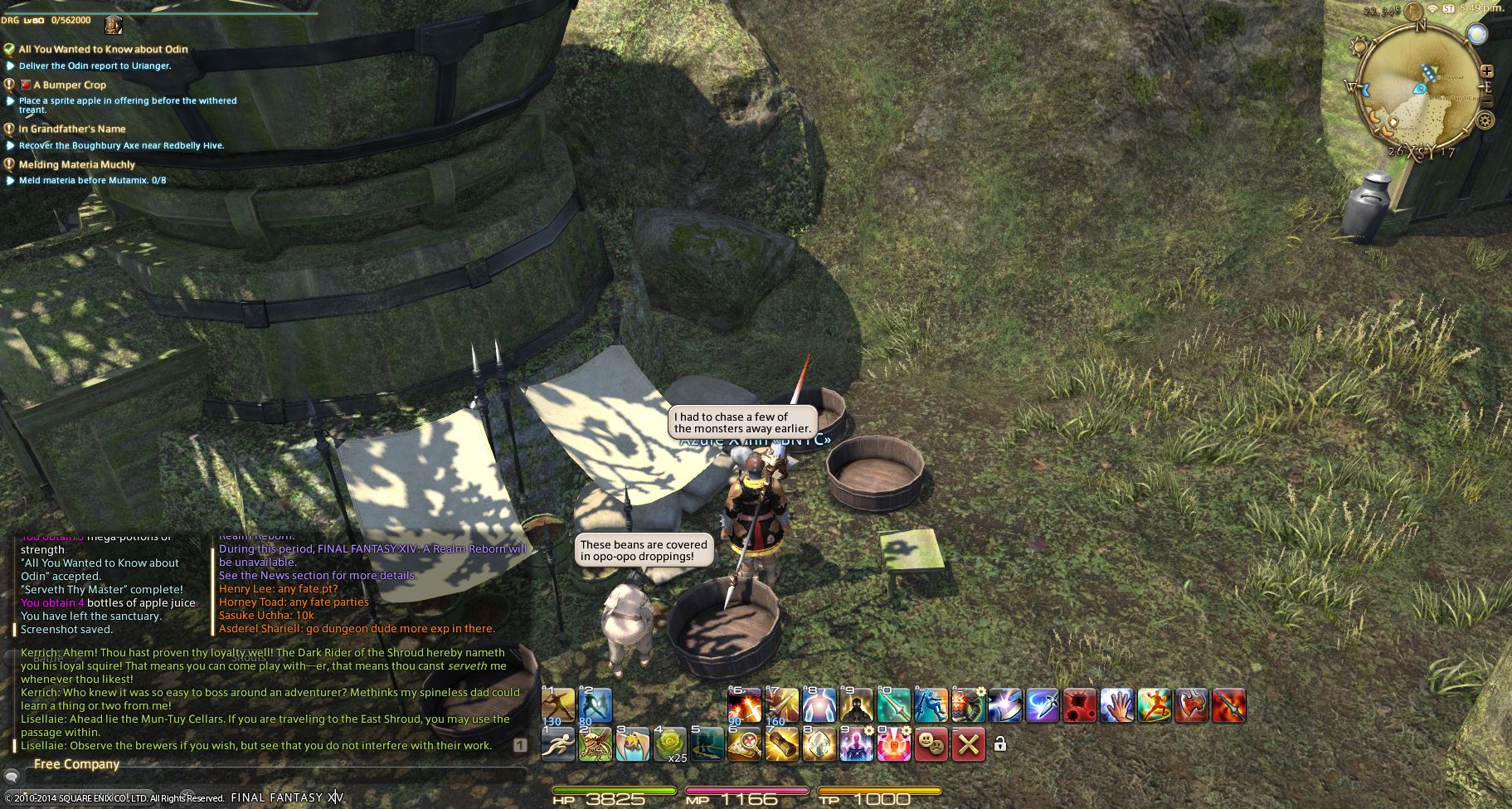
Task: Activate the Sprint running-figure action
Action: (x=558, y=744)
